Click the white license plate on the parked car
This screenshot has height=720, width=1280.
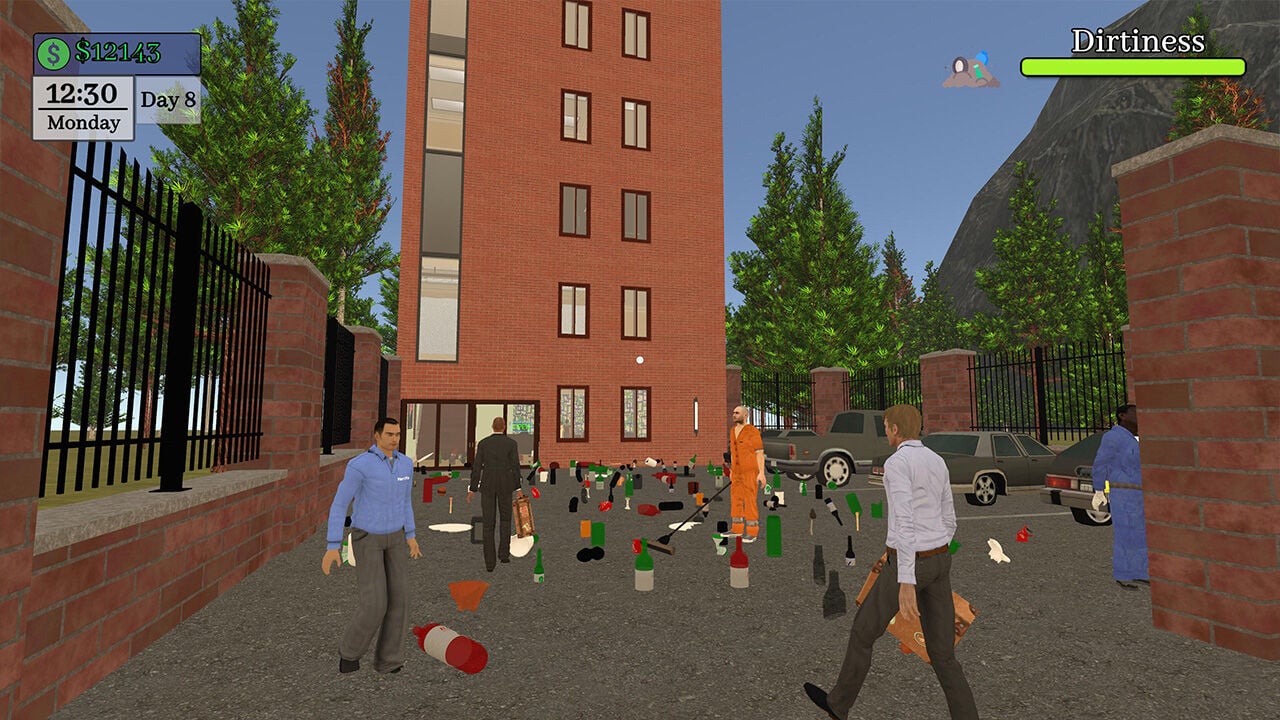pos(1084,486)
